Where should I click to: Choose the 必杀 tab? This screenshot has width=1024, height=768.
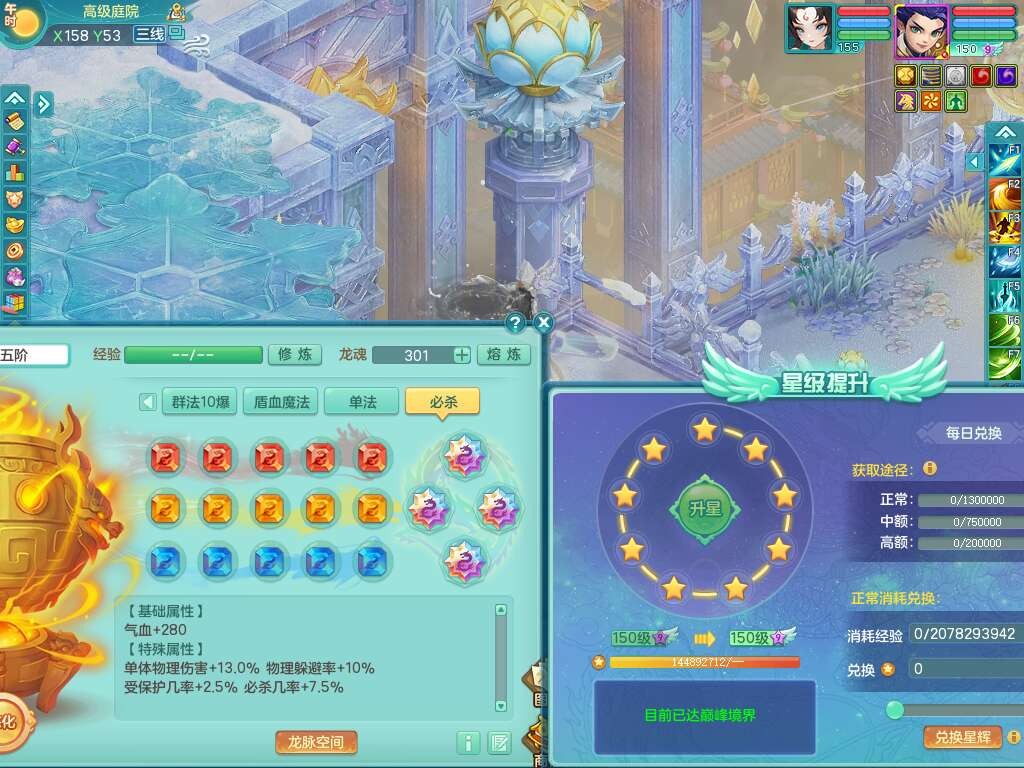click(x=442, y=402)
